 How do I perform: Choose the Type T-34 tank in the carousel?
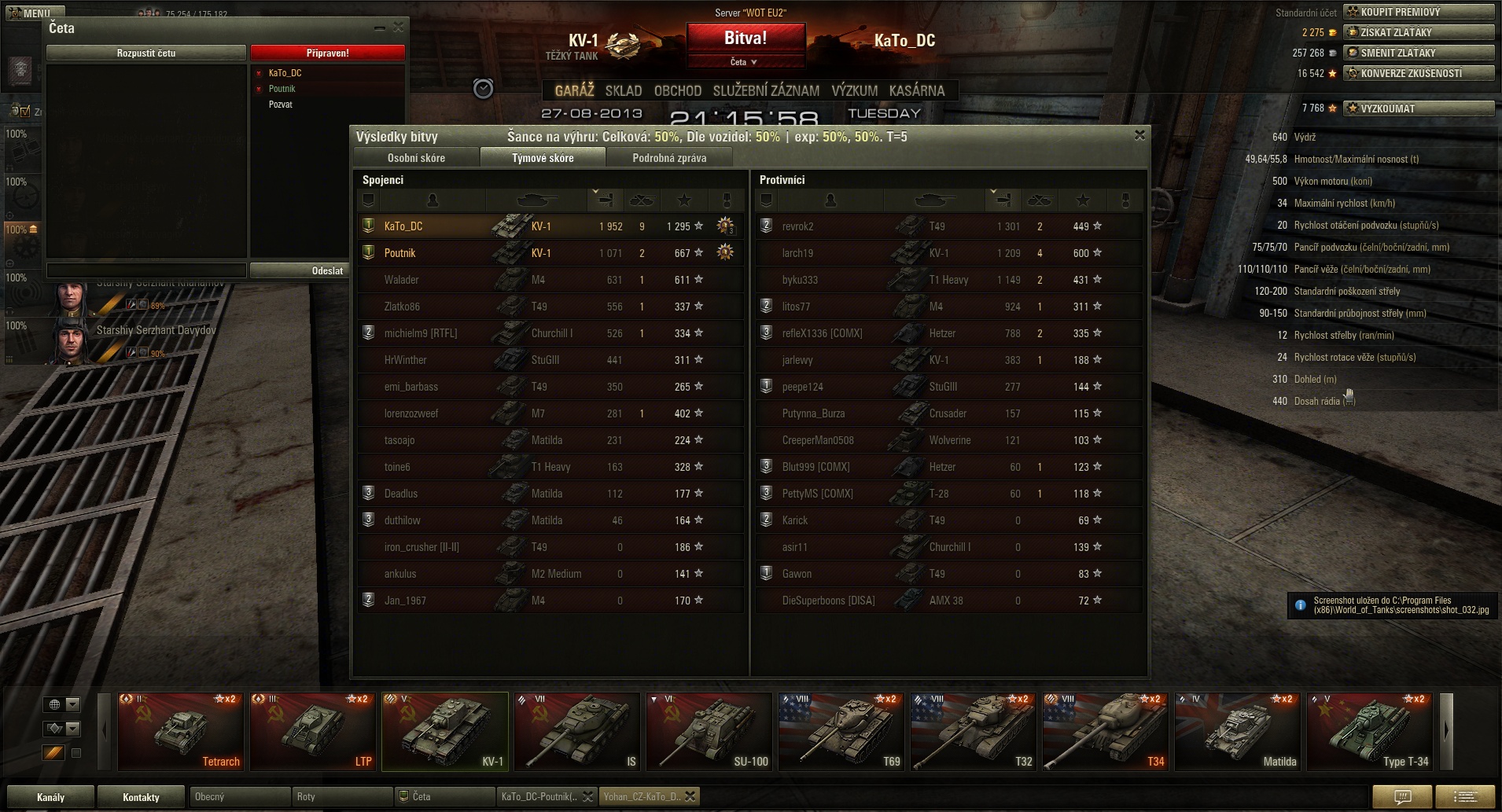[x=1370, y=732]
